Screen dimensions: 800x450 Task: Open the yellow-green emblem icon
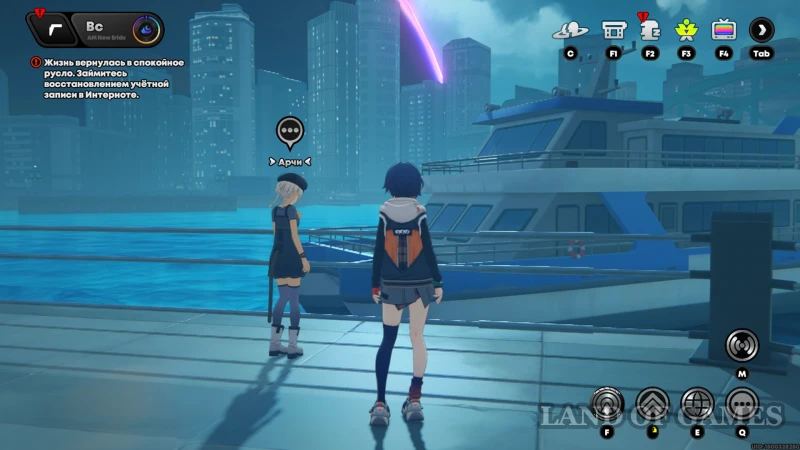(687, 30)
